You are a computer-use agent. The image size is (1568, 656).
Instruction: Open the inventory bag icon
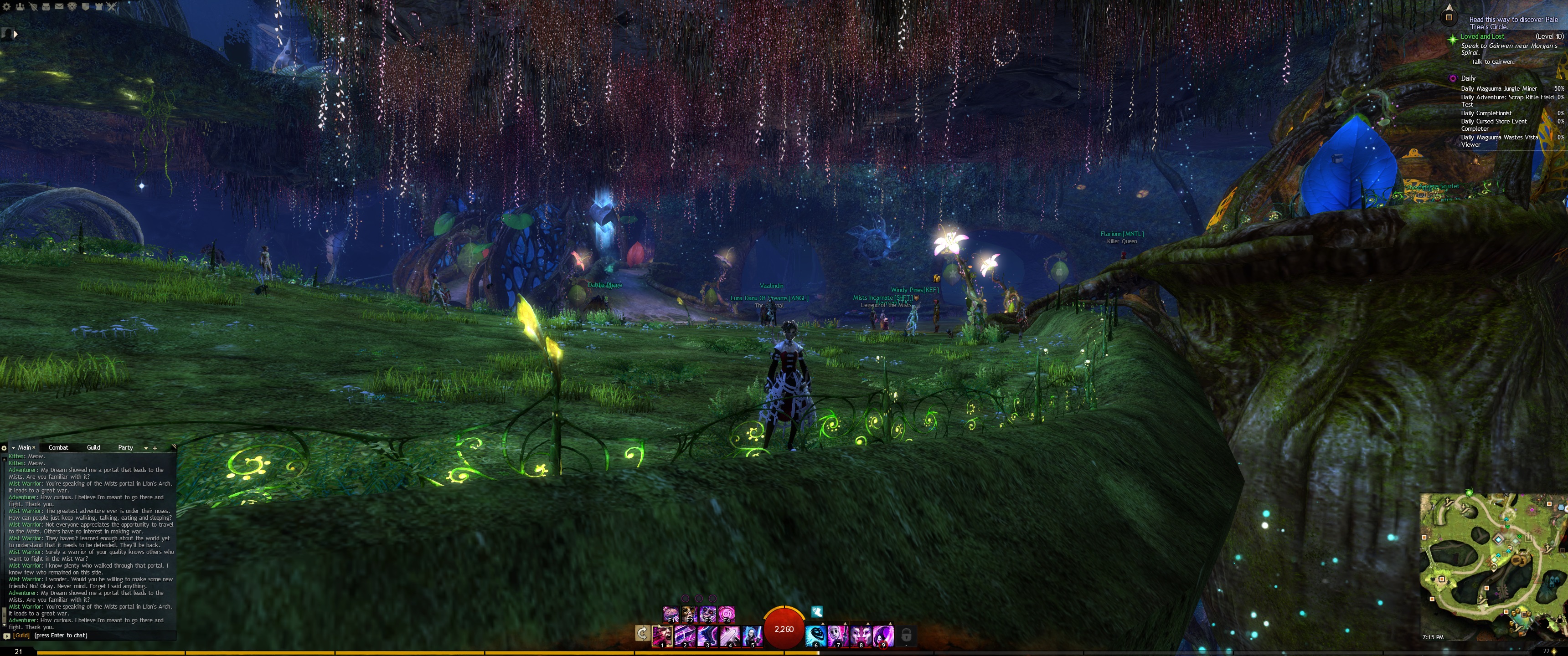tap(46, 7)
